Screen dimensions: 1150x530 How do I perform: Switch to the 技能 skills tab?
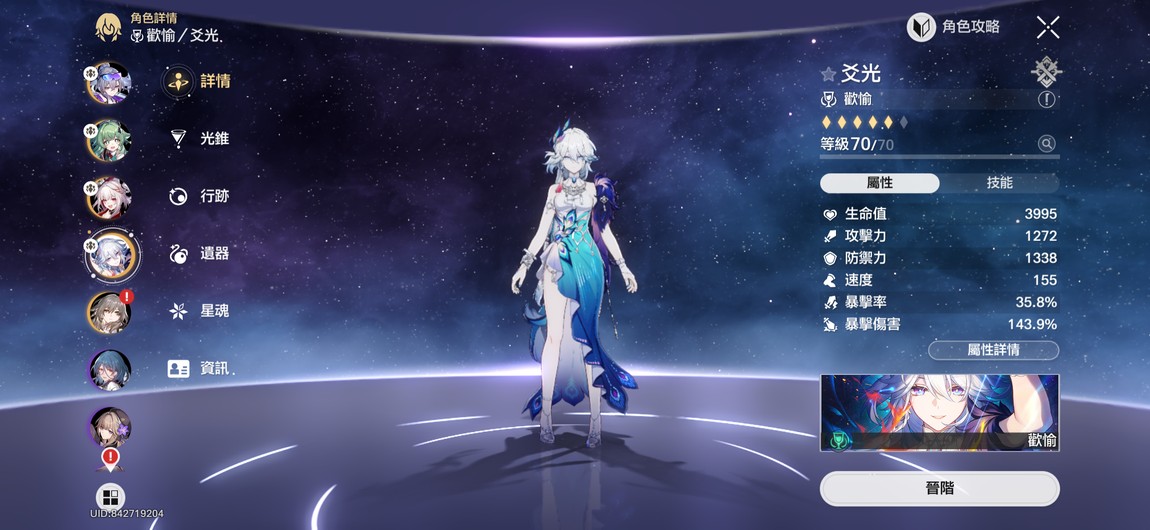(x=999, y=183)
